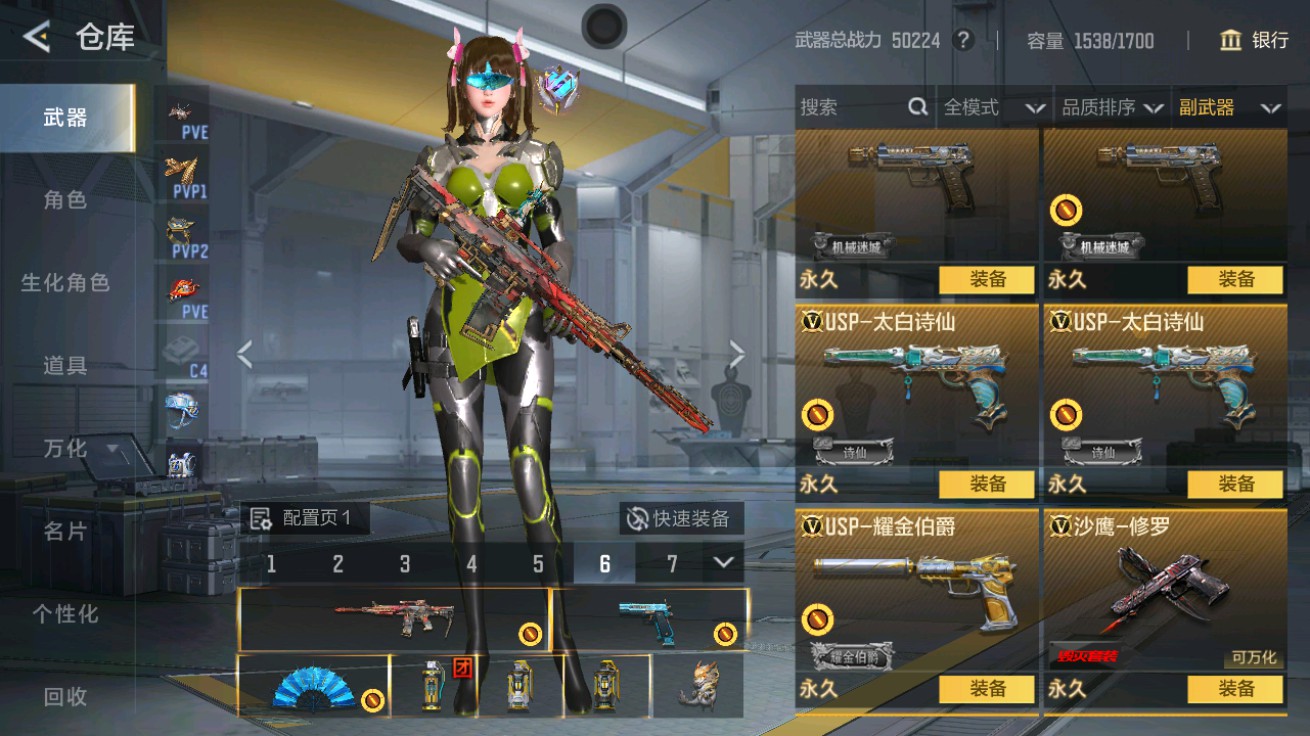1310x736 pixels.
Task: Switch to the 个性化 tab
Action: (65, 614)
